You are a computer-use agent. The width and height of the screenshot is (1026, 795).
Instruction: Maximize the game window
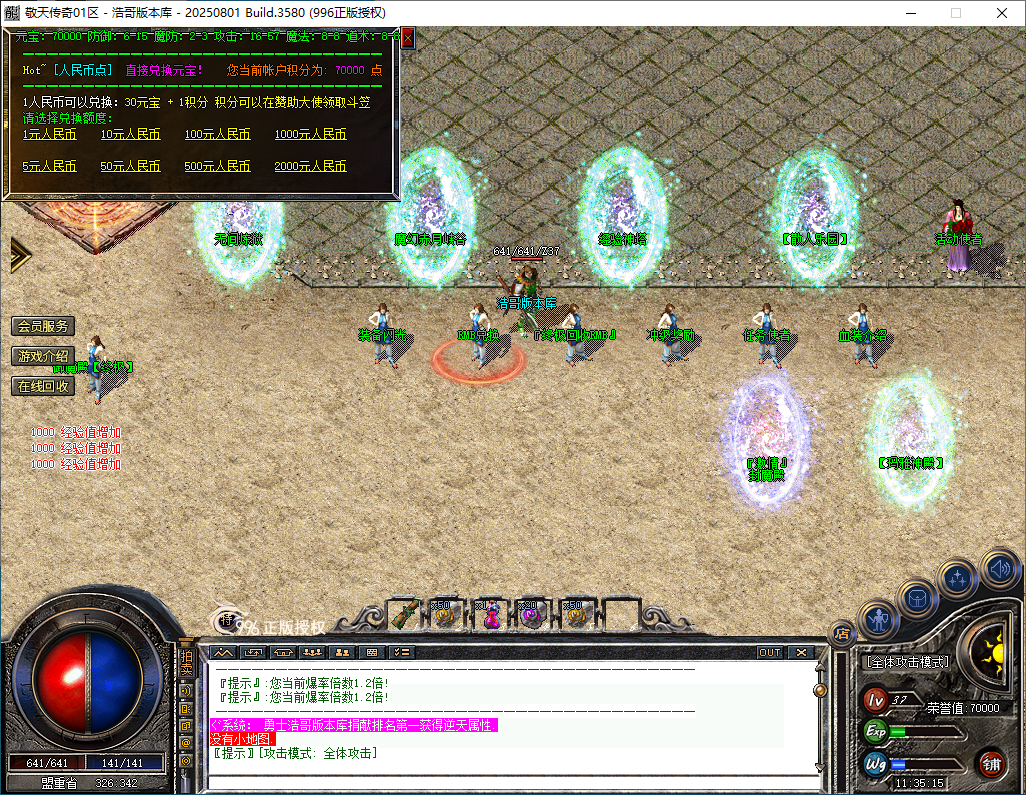point(955,13)
